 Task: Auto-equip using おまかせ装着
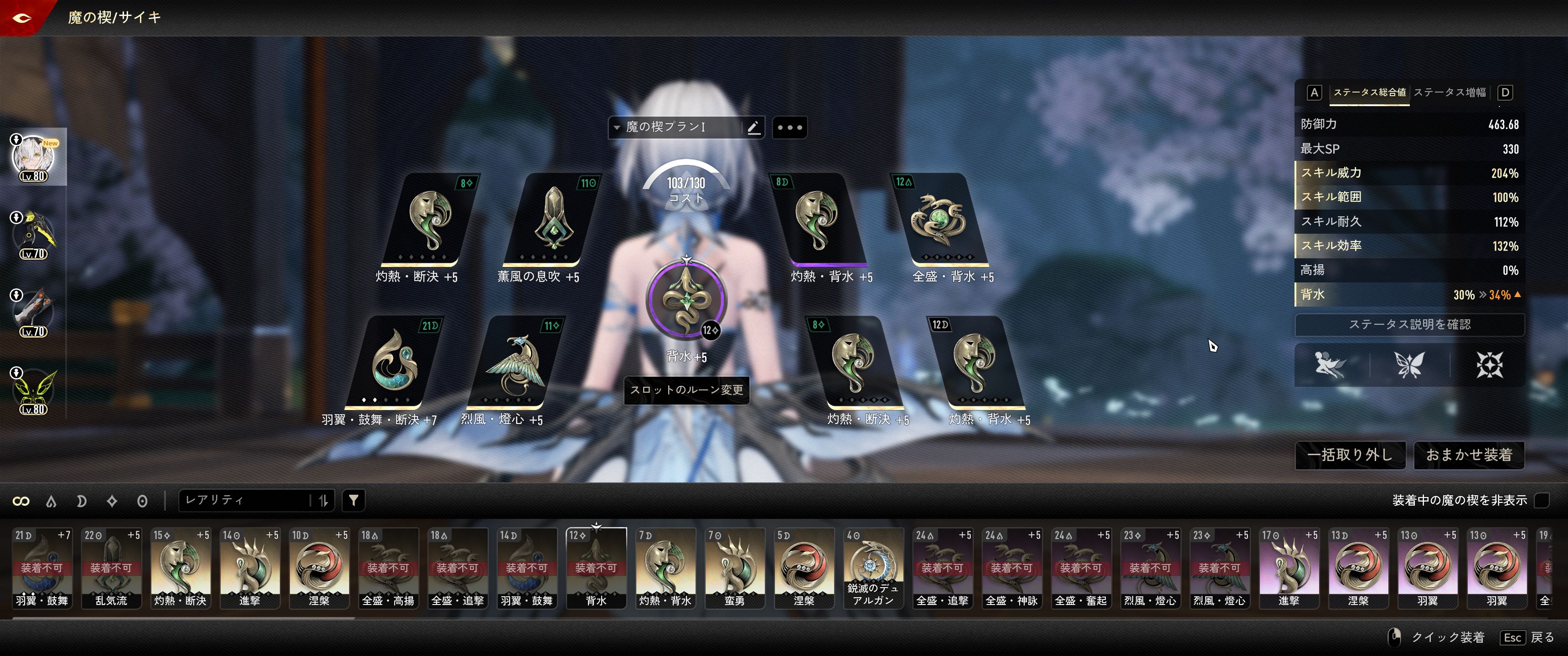[1468, 455]
